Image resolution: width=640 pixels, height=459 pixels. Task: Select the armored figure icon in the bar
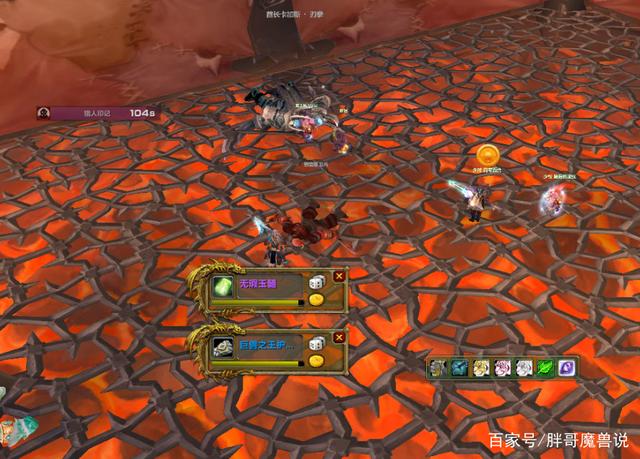pyautogui.click(x=437, y=368)
